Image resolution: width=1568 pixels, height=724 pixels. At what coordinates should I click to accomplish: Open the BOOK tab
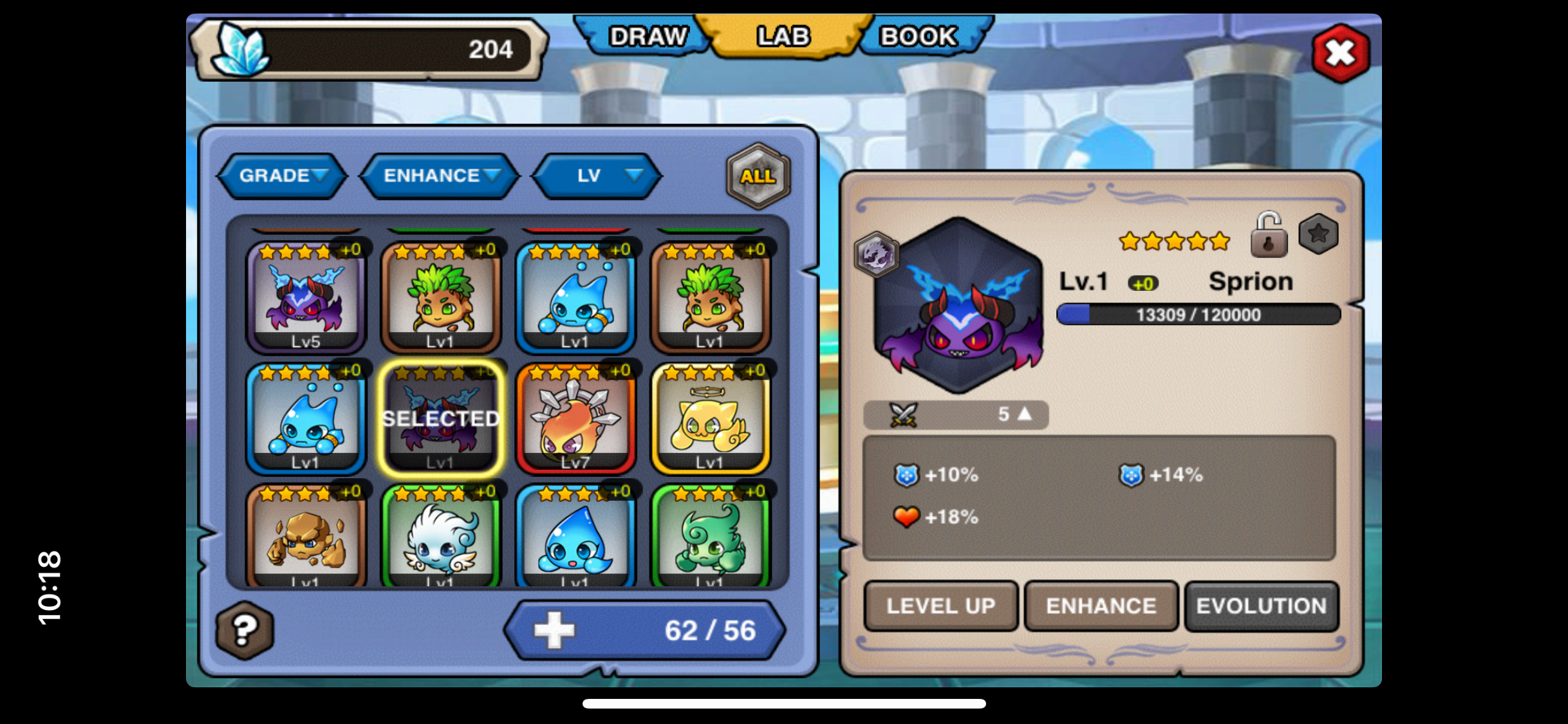[x=919, y=37]
